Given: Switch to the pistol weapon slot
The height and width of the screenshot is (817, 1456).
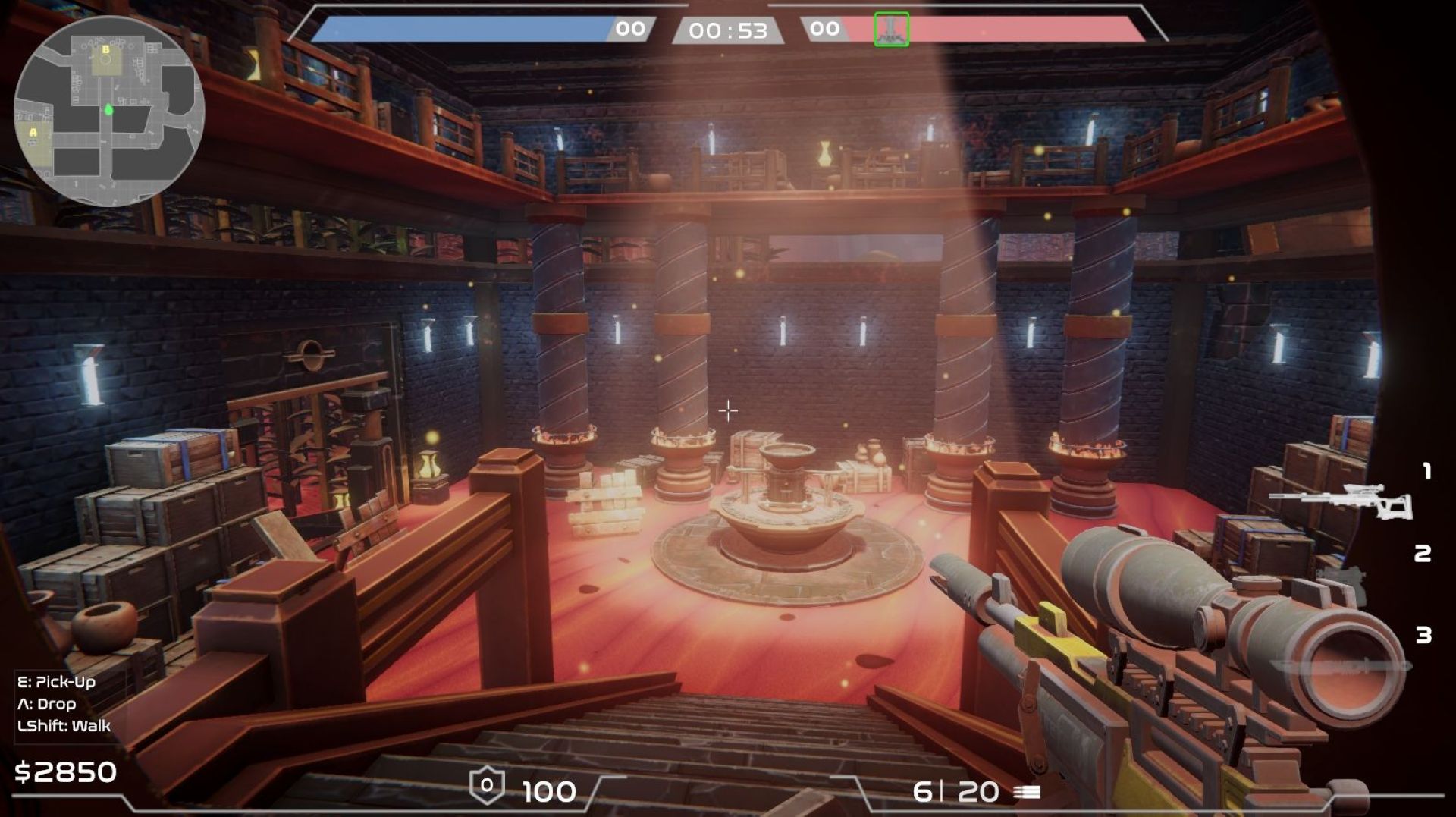Looking at the screenshot, I should click(1342, 580).
